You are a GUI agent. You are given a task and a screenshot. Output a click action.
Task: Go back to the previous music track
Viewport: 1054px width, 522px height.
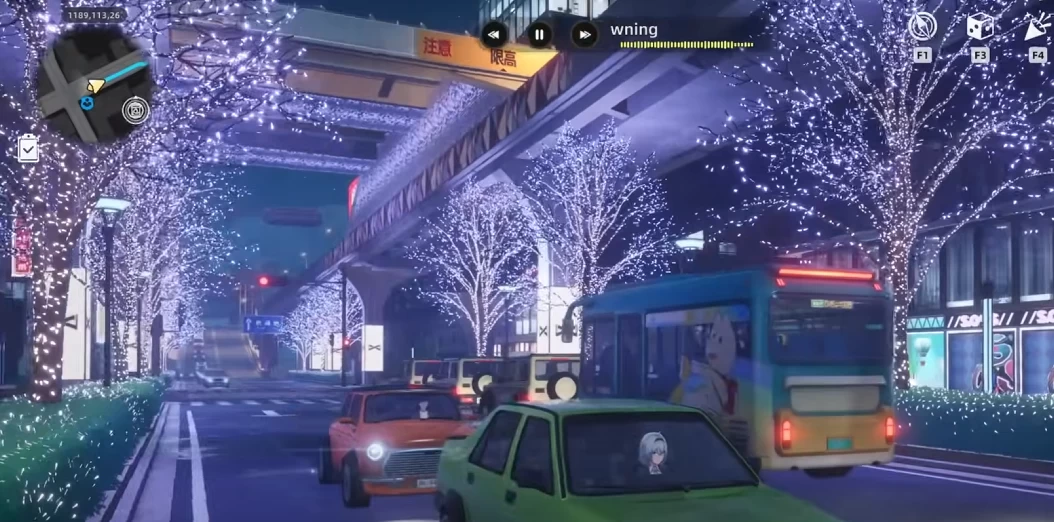coord(495,35)
